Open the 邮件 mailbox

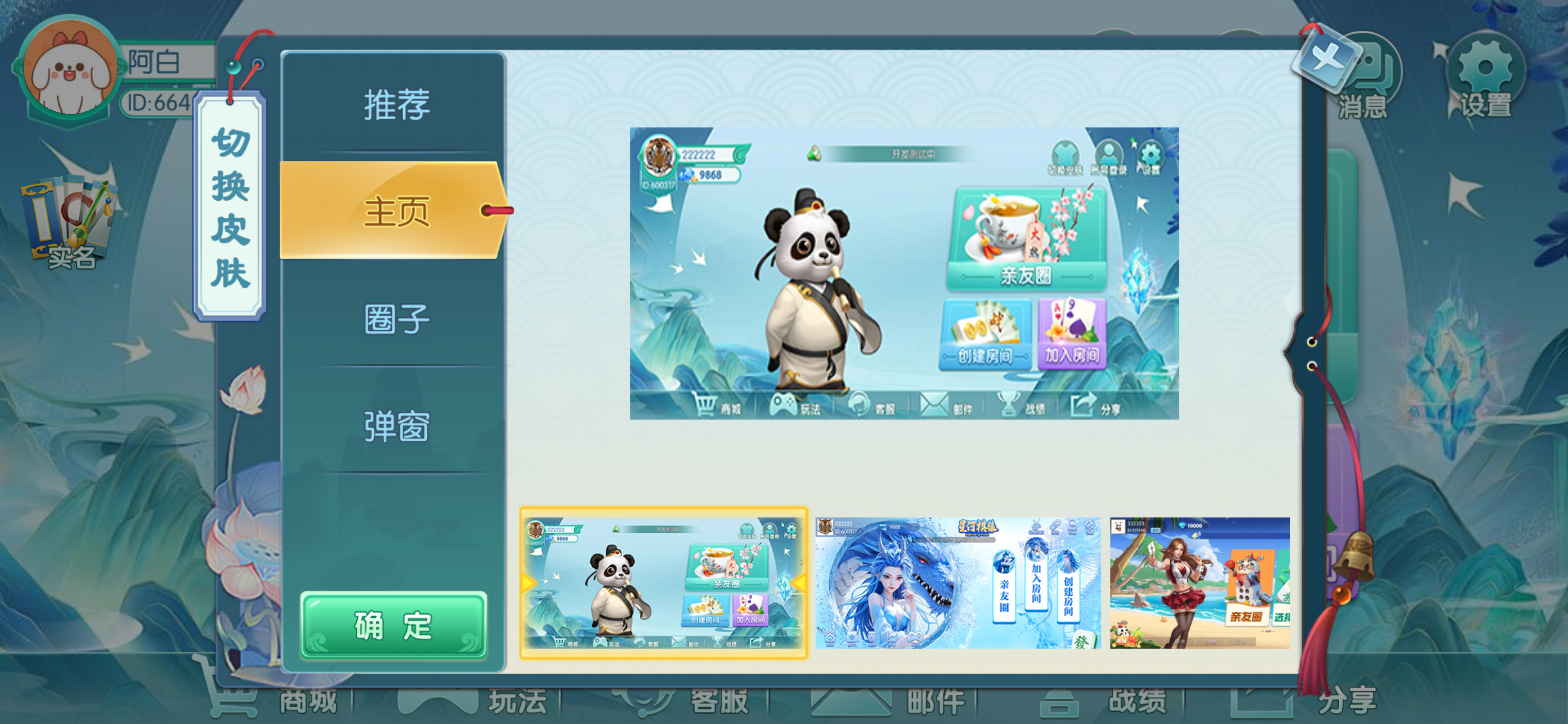pyautogui.click(x=901, y=701)
